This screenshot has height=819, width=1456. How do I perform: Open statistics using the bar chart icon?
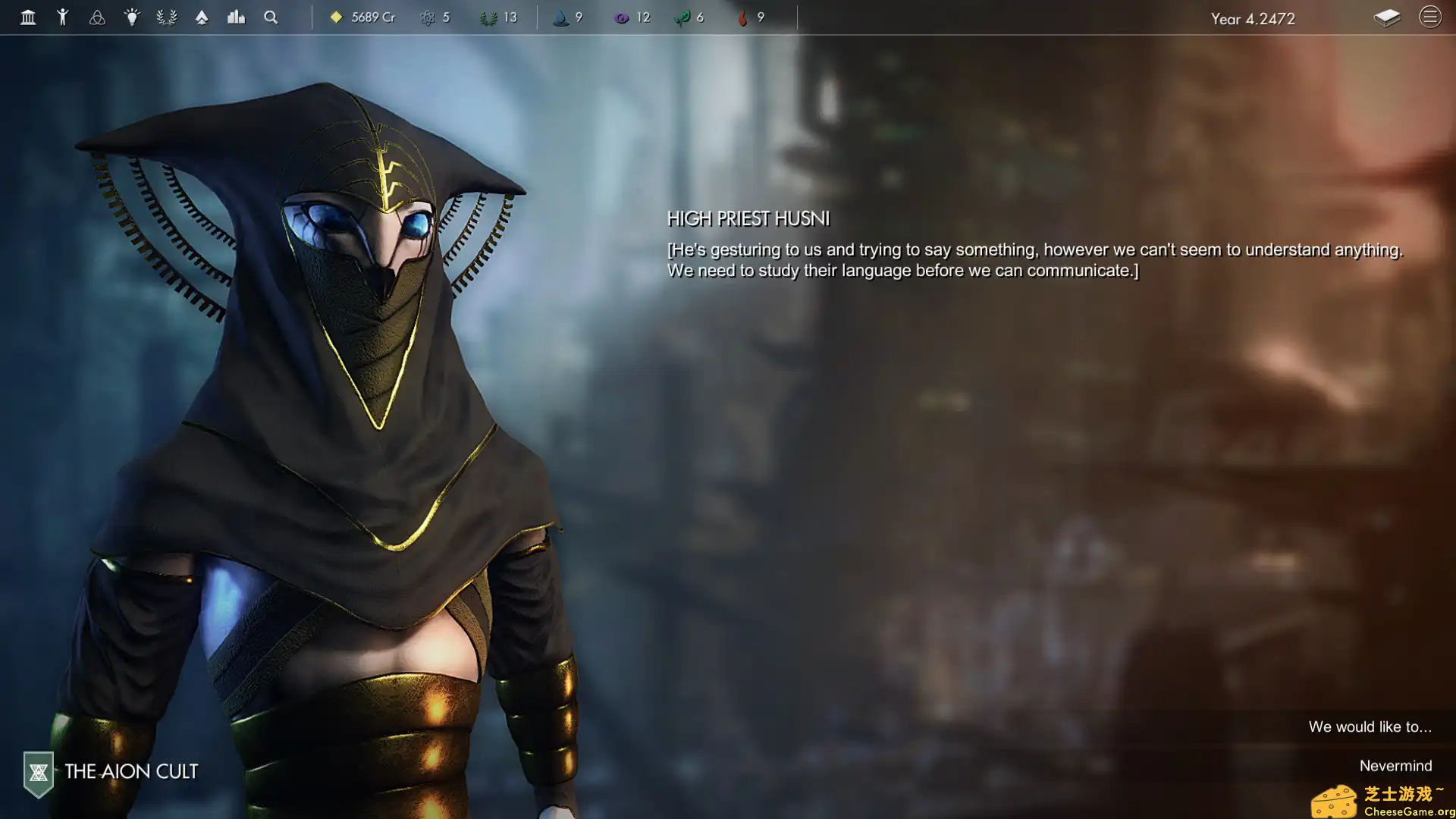(236, 17)
